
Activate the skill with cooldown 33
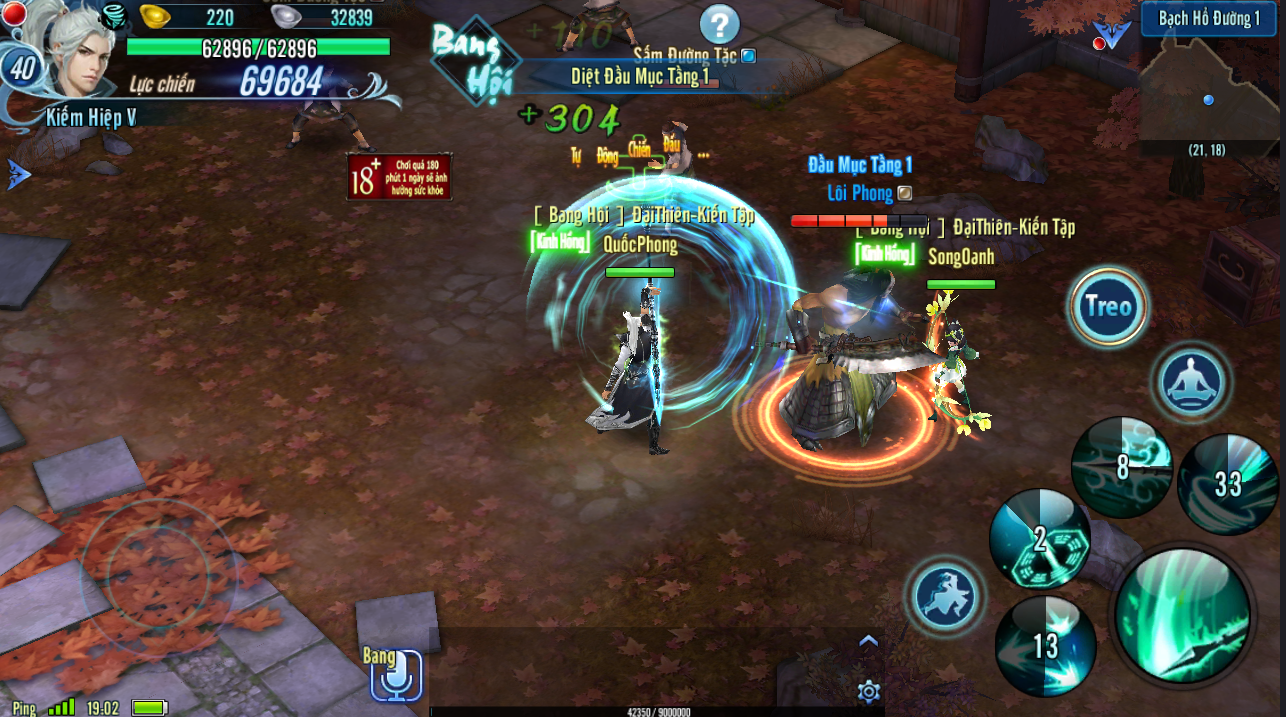1227,484
